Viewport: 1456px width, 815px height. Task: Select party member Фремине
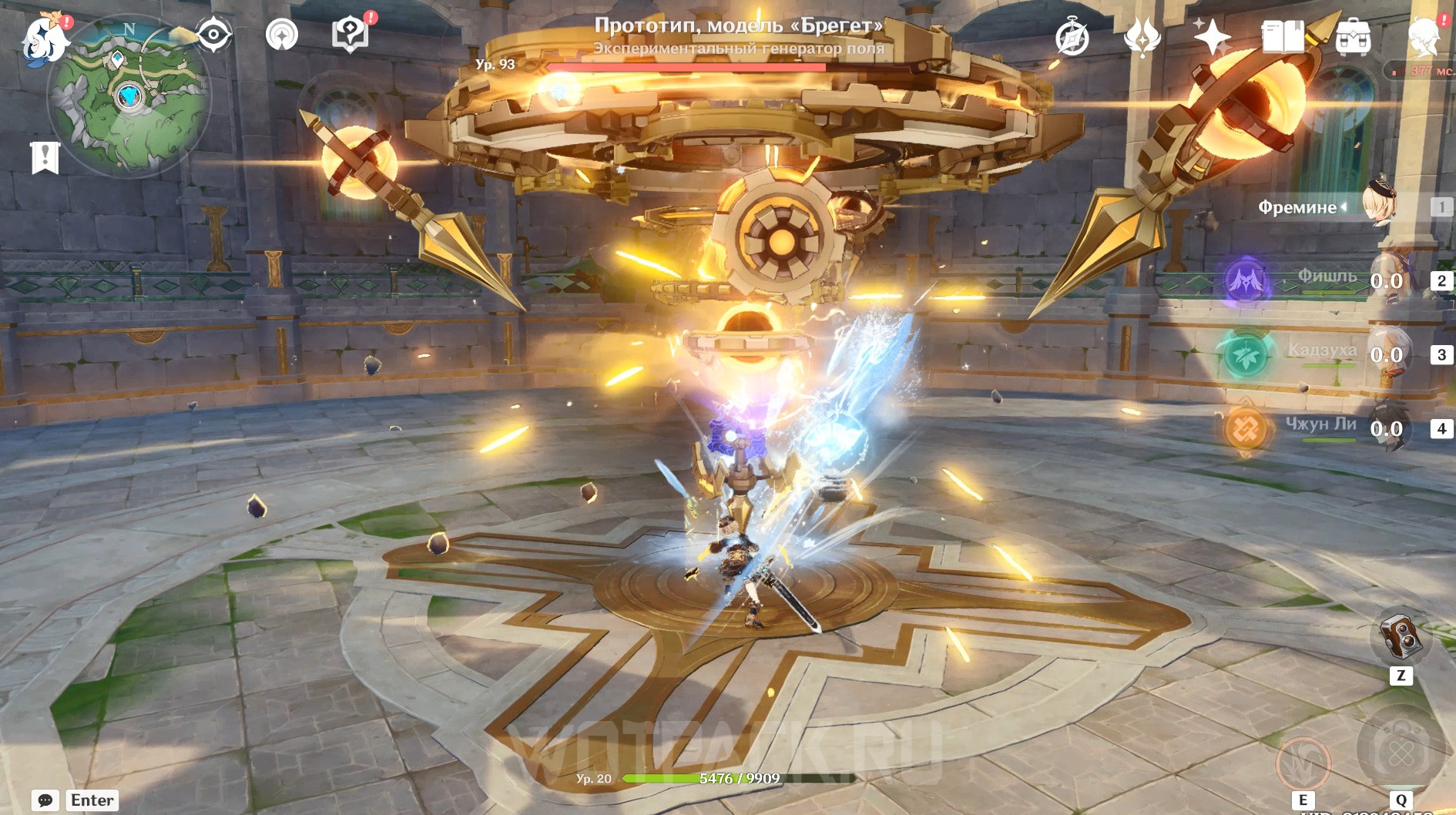[1379, 206]
